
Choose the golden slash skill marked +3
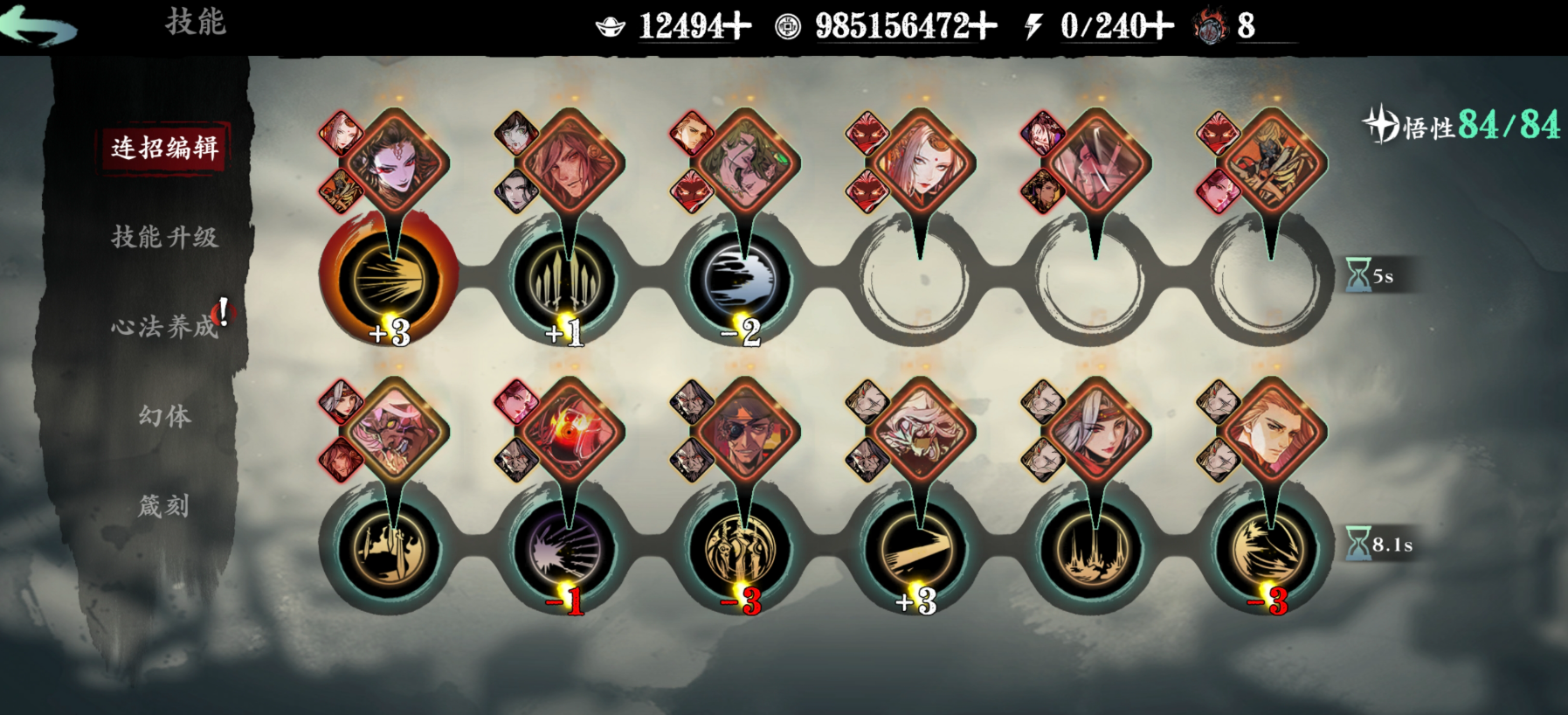917,549
